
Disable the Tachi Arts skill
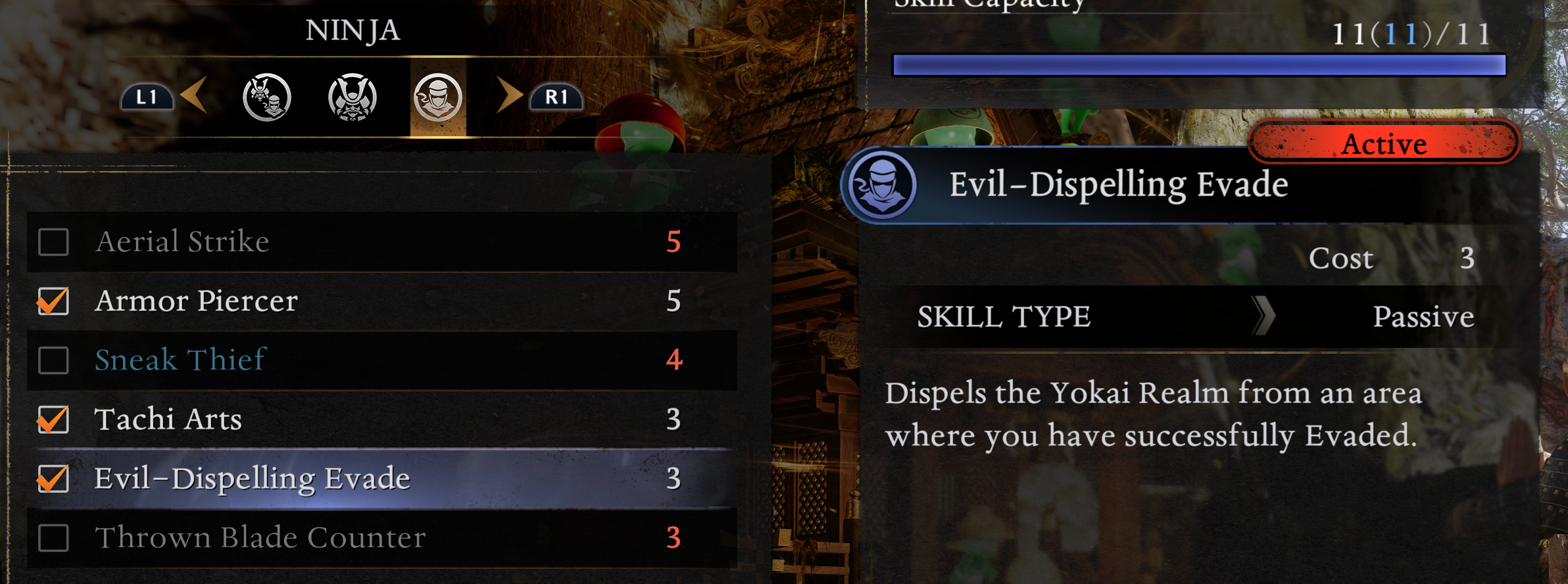(x=54, y=420)
